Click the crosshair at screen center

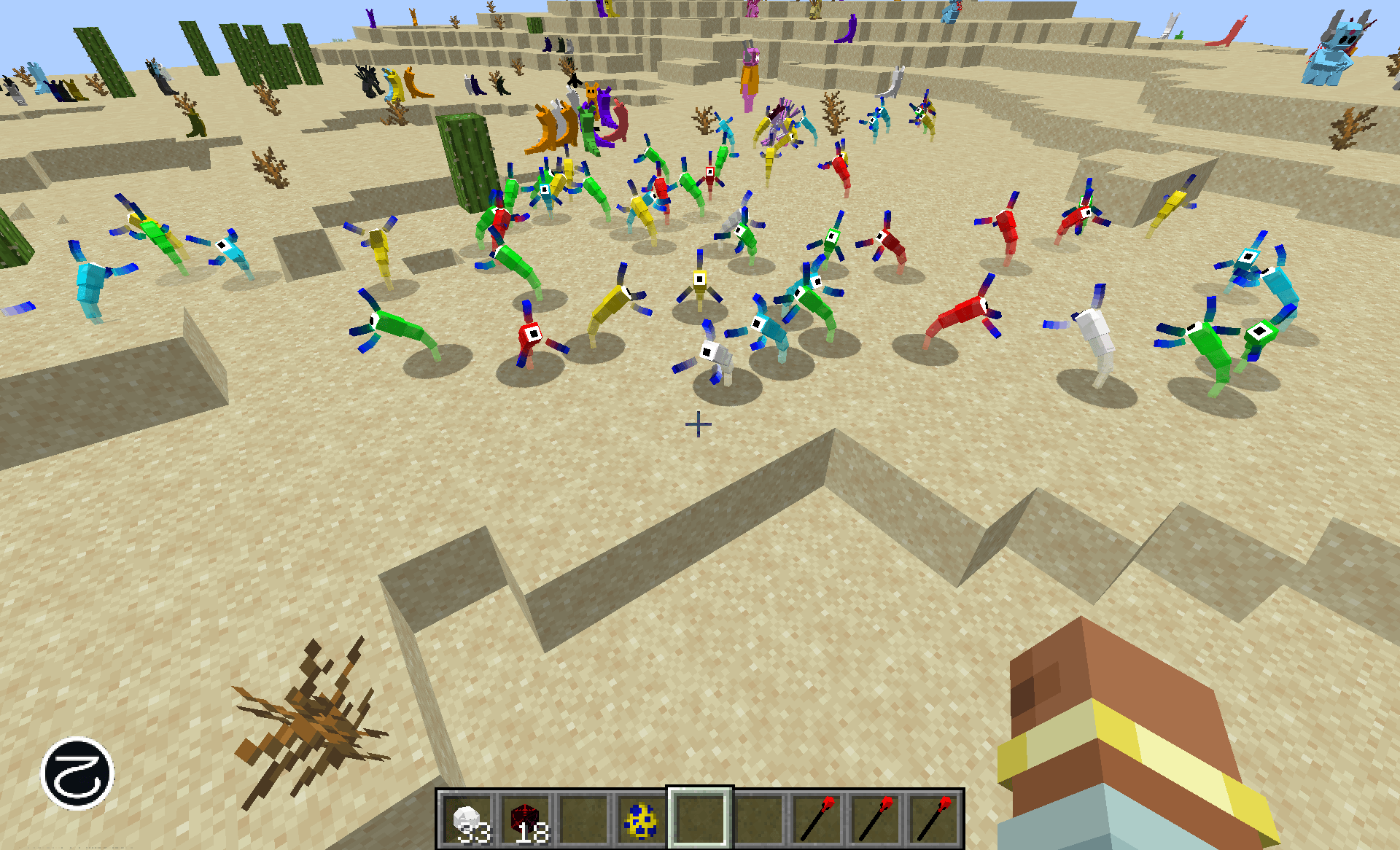tap(698, 423)
